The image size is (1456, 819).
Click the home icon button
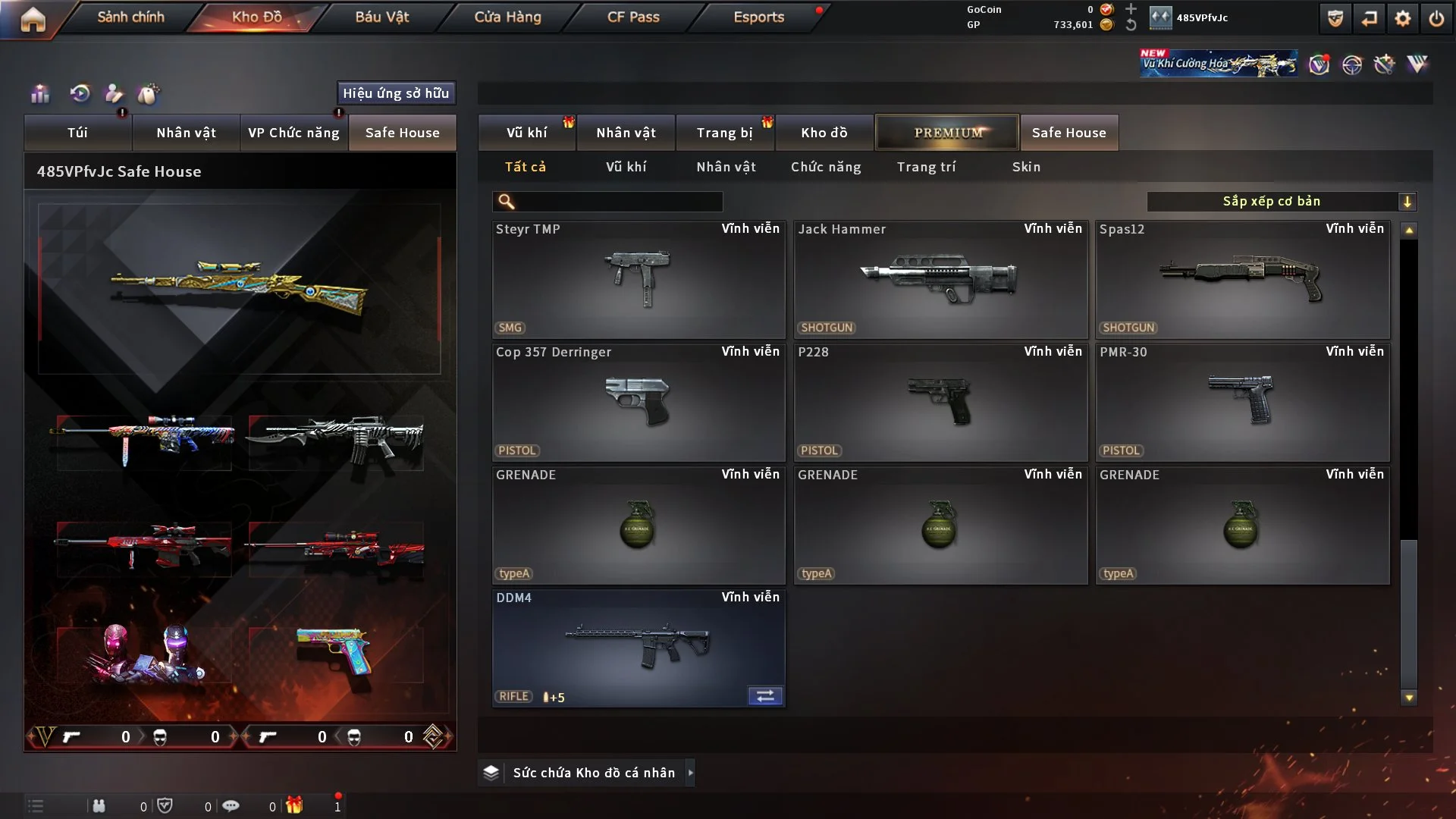(x=33, y=19)
